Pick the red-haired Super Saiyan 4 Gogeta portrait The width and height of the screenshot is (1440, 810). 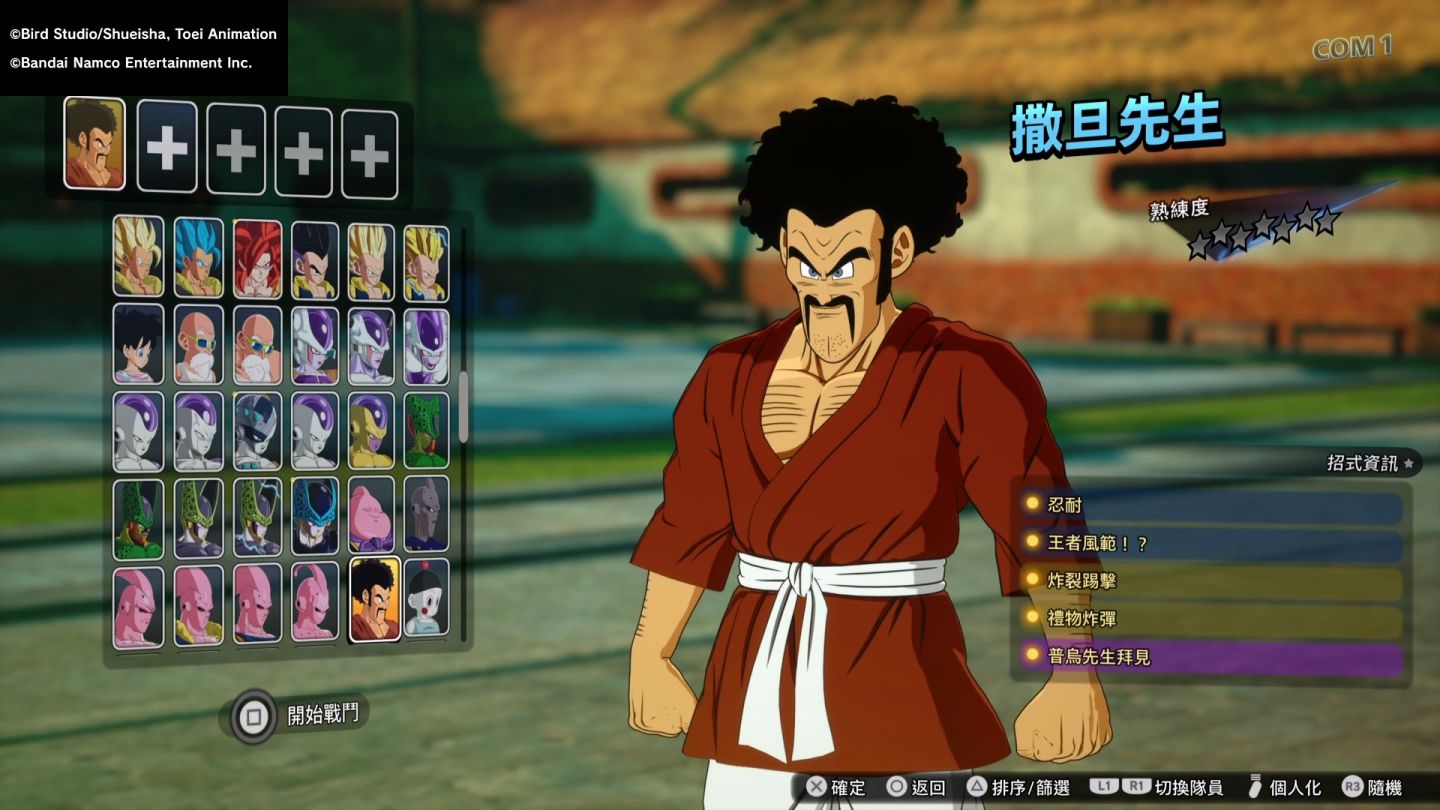[x=257, y=258]
